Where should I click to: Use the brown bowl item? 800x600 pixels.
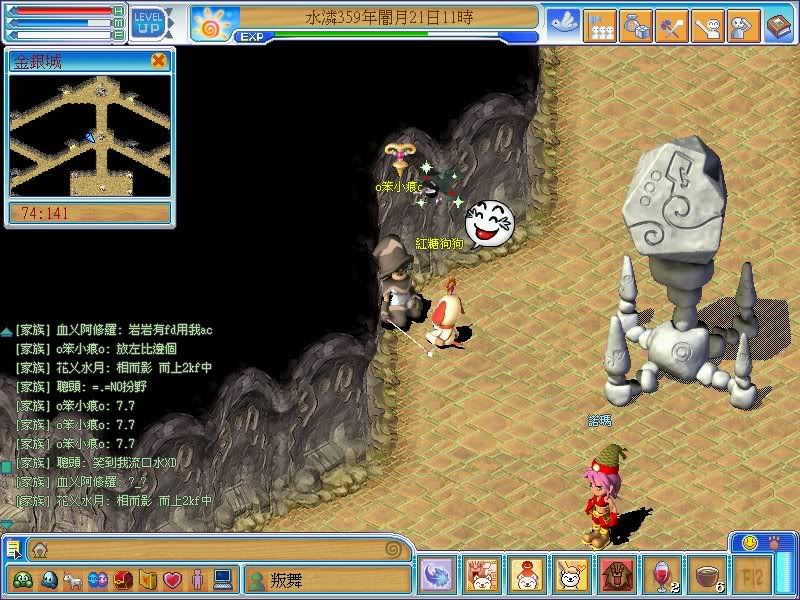(704, 577)
